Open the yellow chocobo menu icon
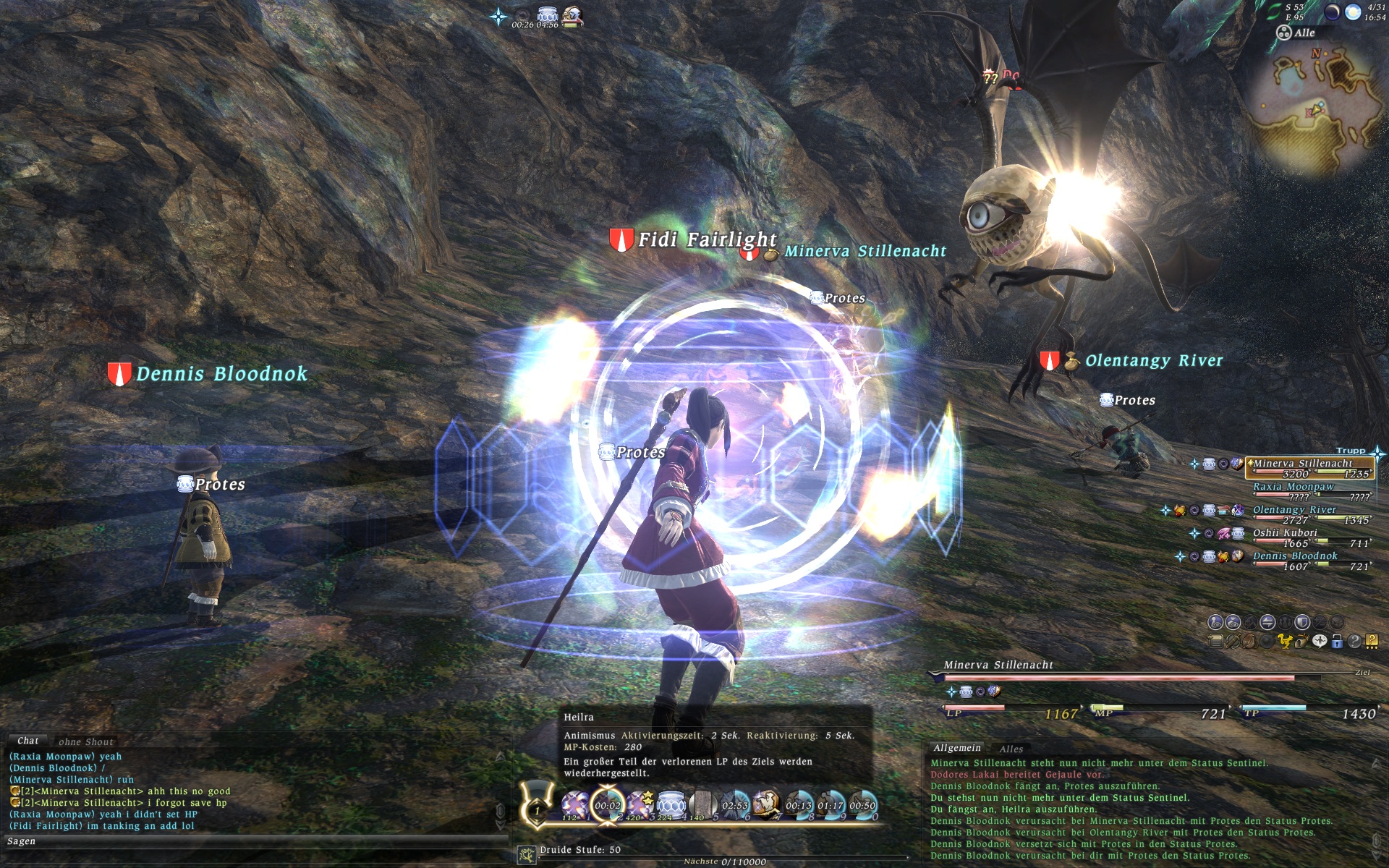Viewport: 1389px width, 868px height. coord(1284,641)
